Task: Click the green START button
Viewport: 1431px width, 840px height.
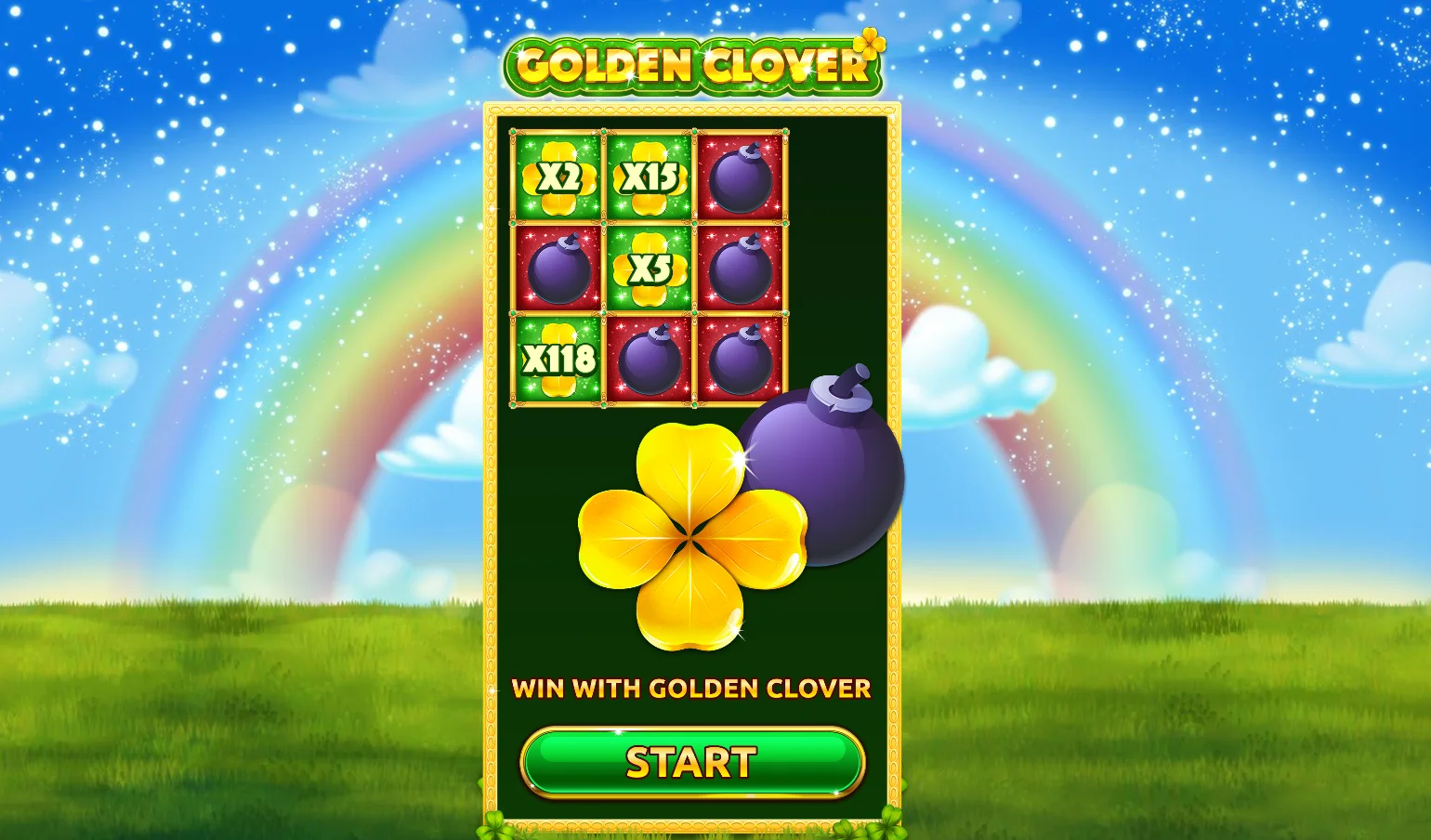Action: coord(692,762)
